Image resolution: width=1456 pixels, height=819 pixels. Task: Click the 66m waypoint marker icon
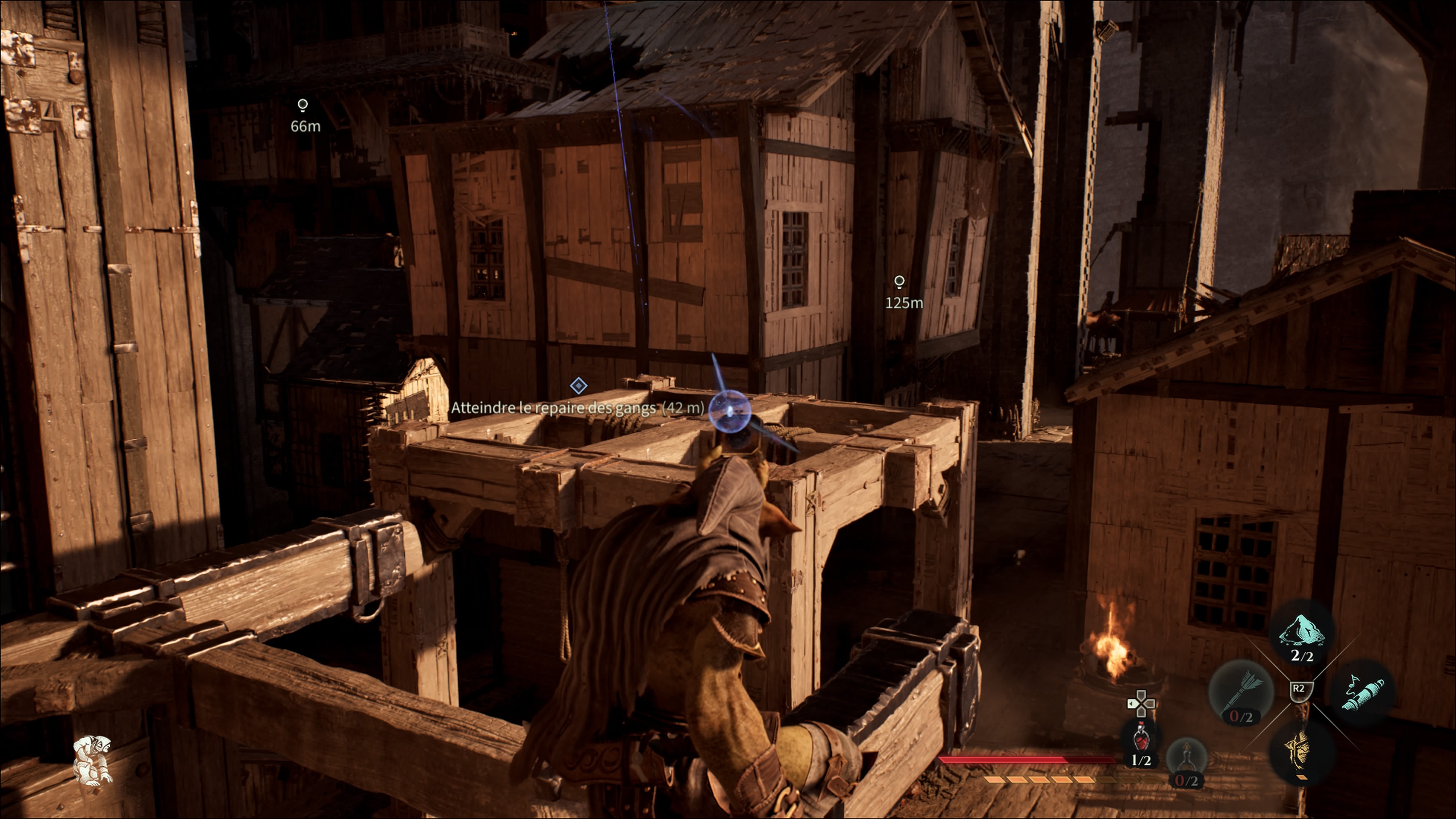[x=303, y=105]
